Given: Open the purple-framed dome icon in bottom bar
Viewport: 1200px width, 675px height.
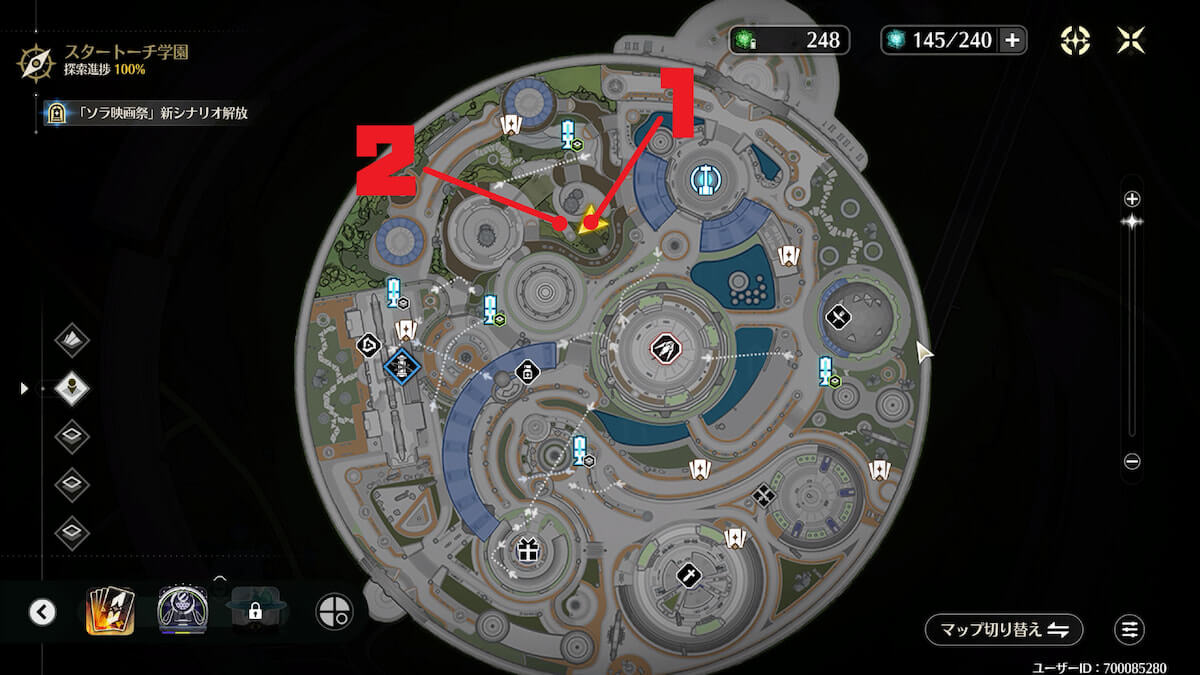Looking at the screenshot, I should tap(182, 611).
